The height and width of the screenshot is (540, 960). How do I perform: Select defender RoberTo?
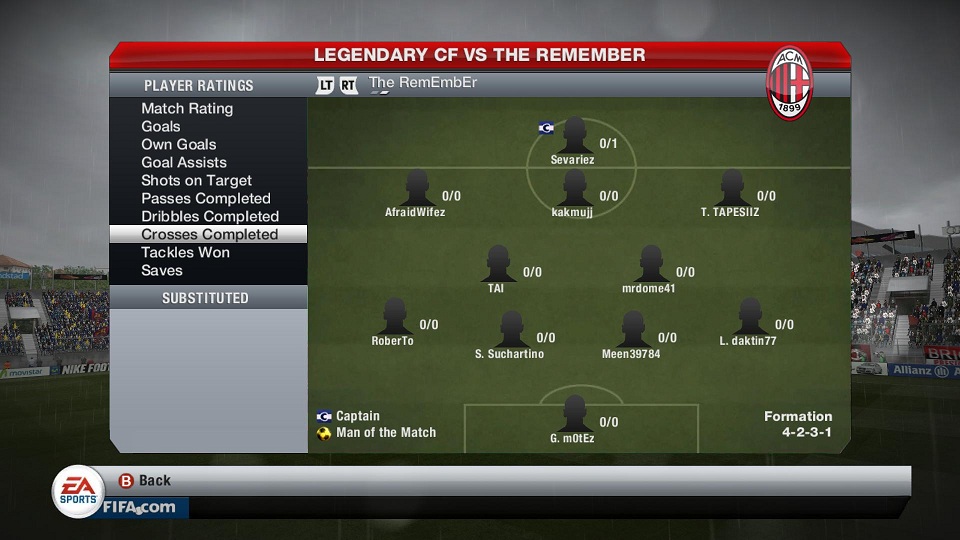pyautogui.click(x=393, y=317)
